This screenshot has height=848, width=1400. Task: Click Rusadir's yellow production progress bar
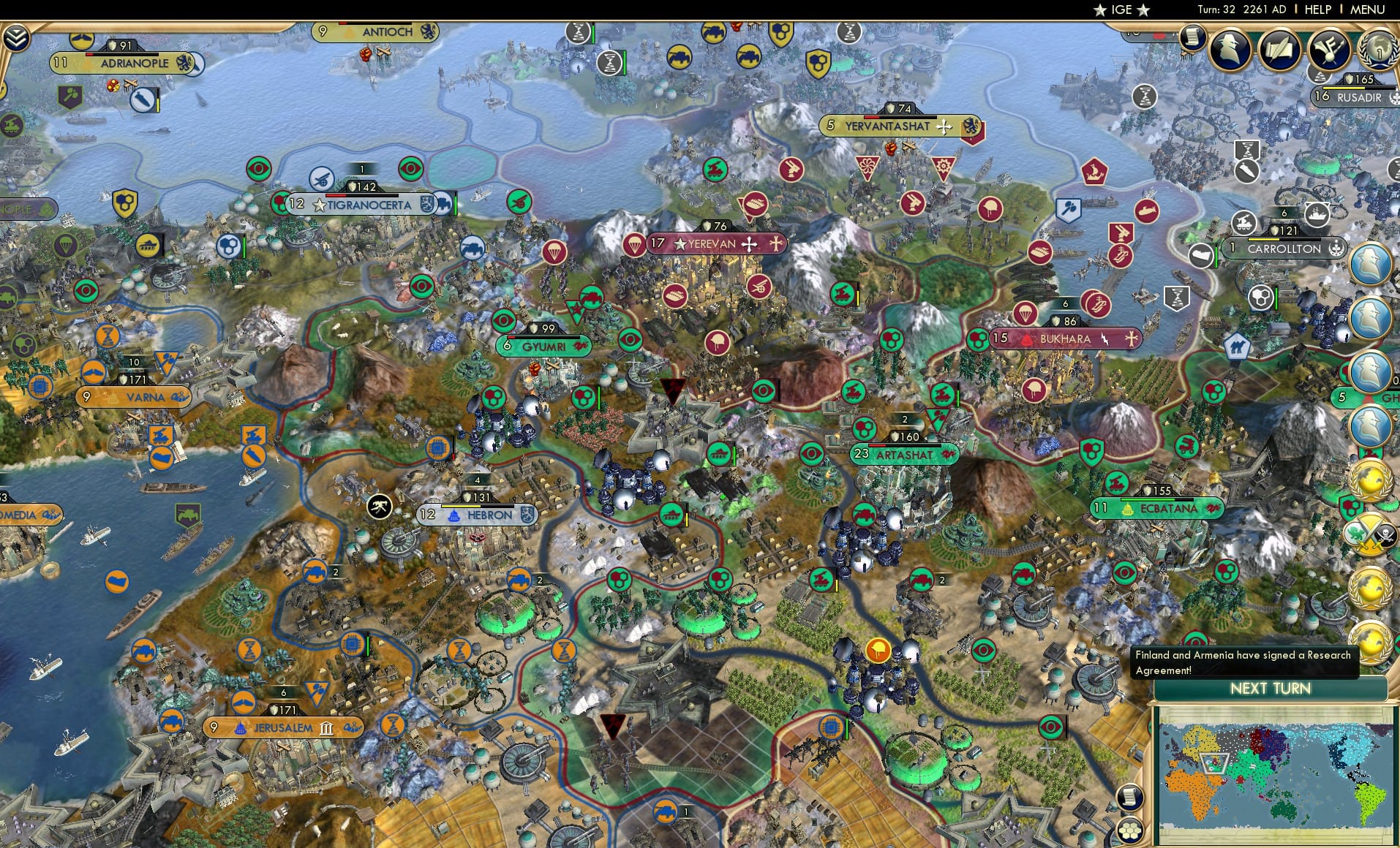[x=1343, y=88]
